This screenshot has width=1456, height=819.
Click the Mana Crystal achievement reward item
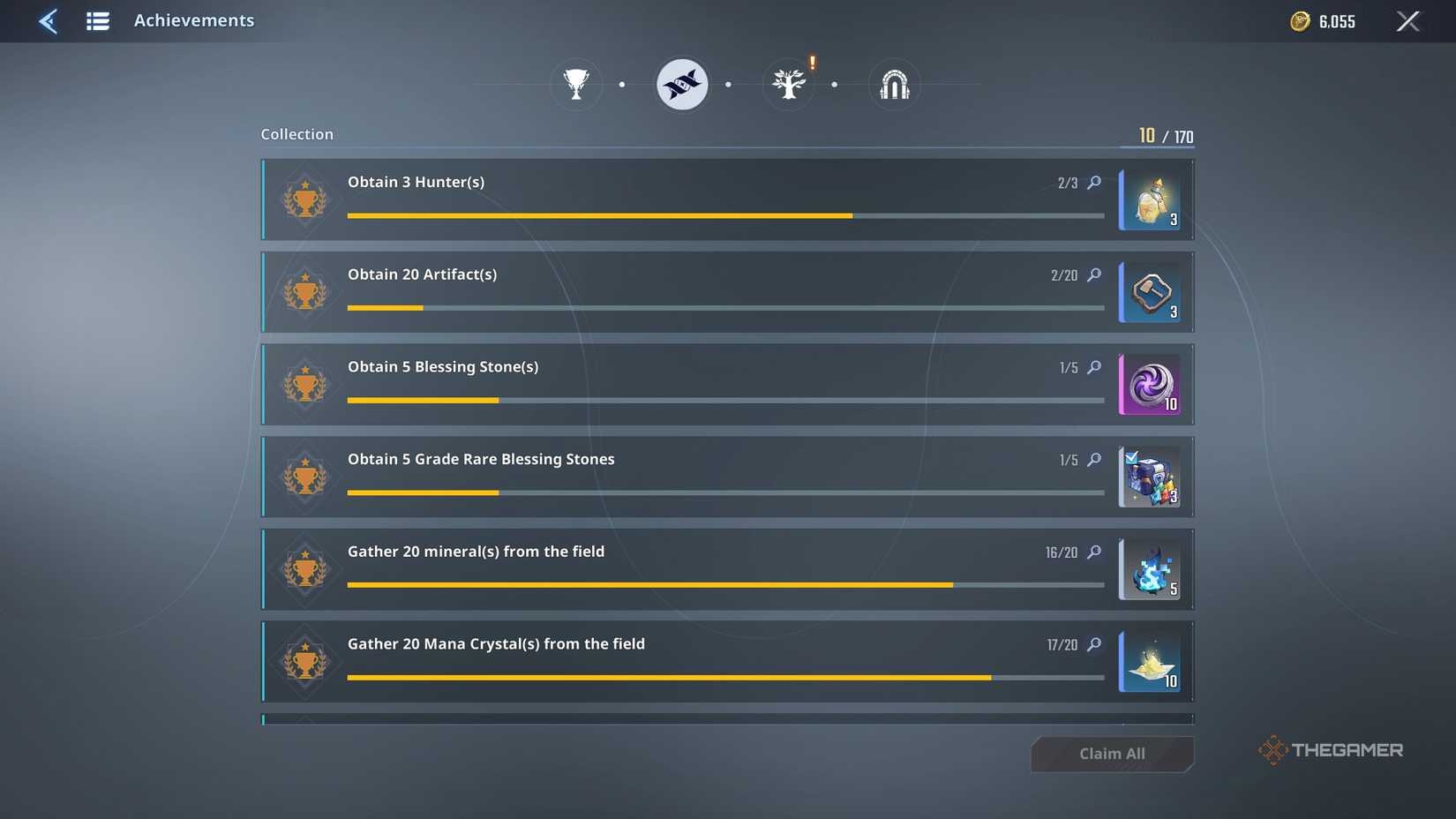(x=1150, y=662)
